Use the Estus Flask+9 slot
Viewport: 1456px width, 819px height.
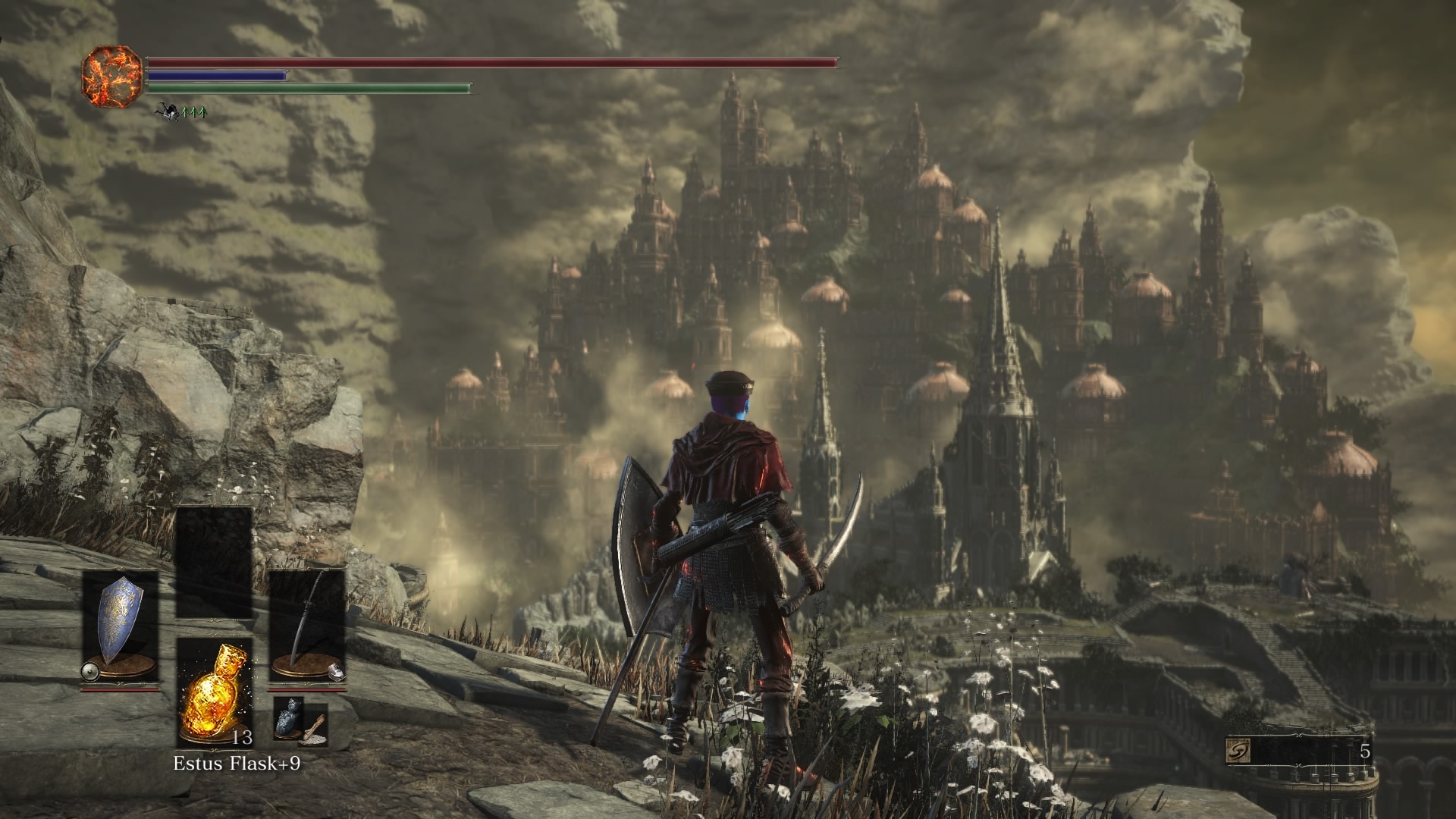(x=214, y=692)
